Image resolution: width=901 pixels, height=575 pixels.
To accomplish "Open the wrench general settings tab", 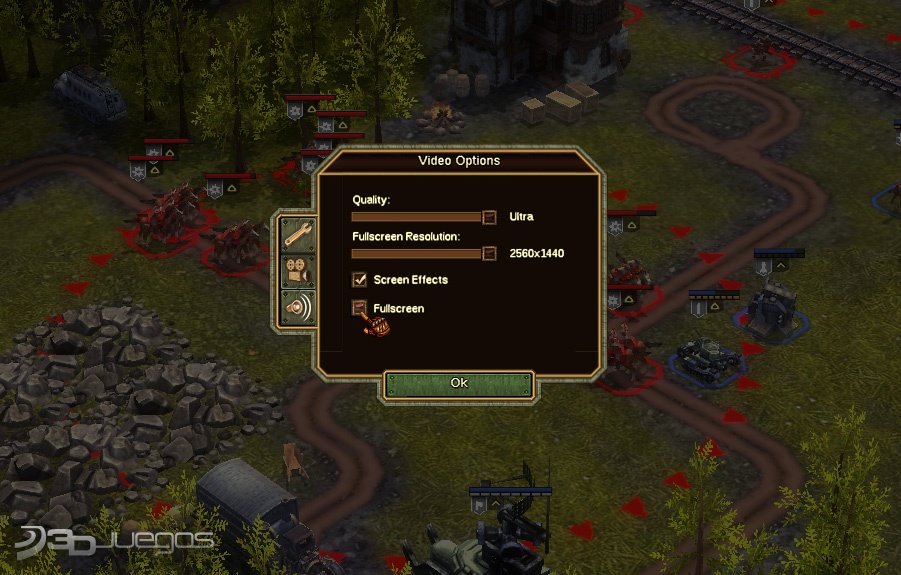I will [x=298, y=234].
